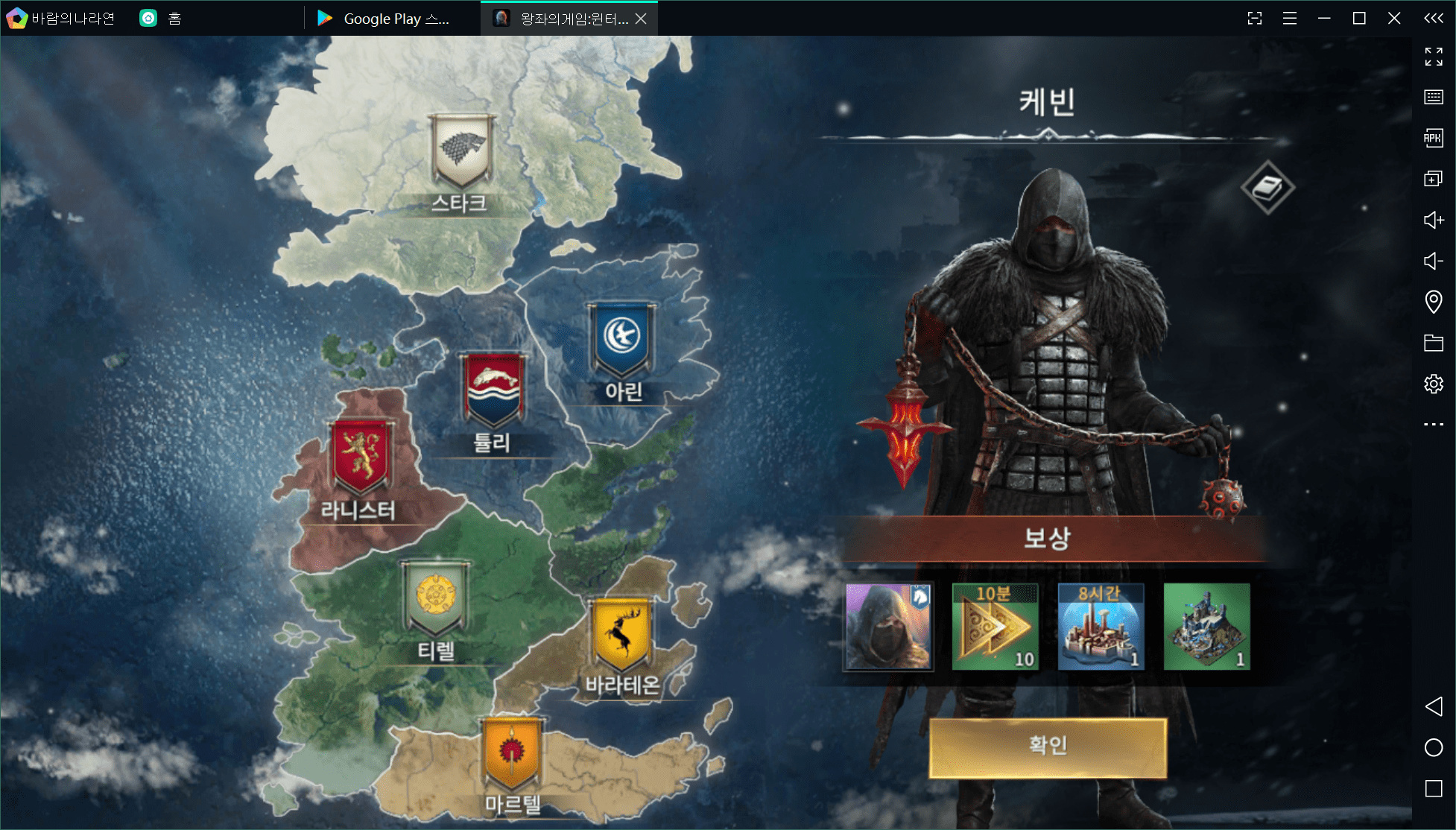Click the APK install icon in the sidebar
This screenshot has height=830, width=1456.
point(1434,138)
